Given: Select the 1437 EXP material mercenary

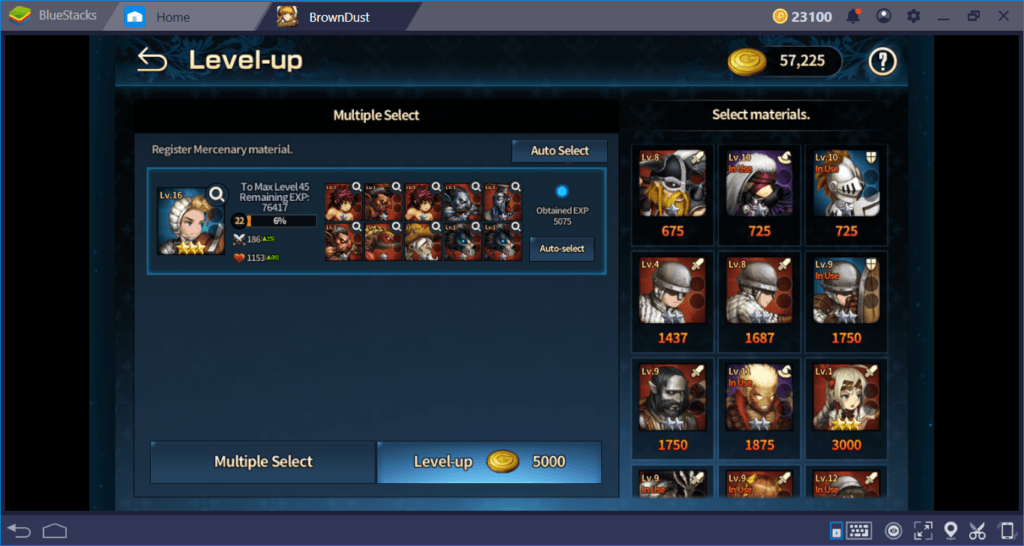Looking at the screenshot, I should [673, 300].
